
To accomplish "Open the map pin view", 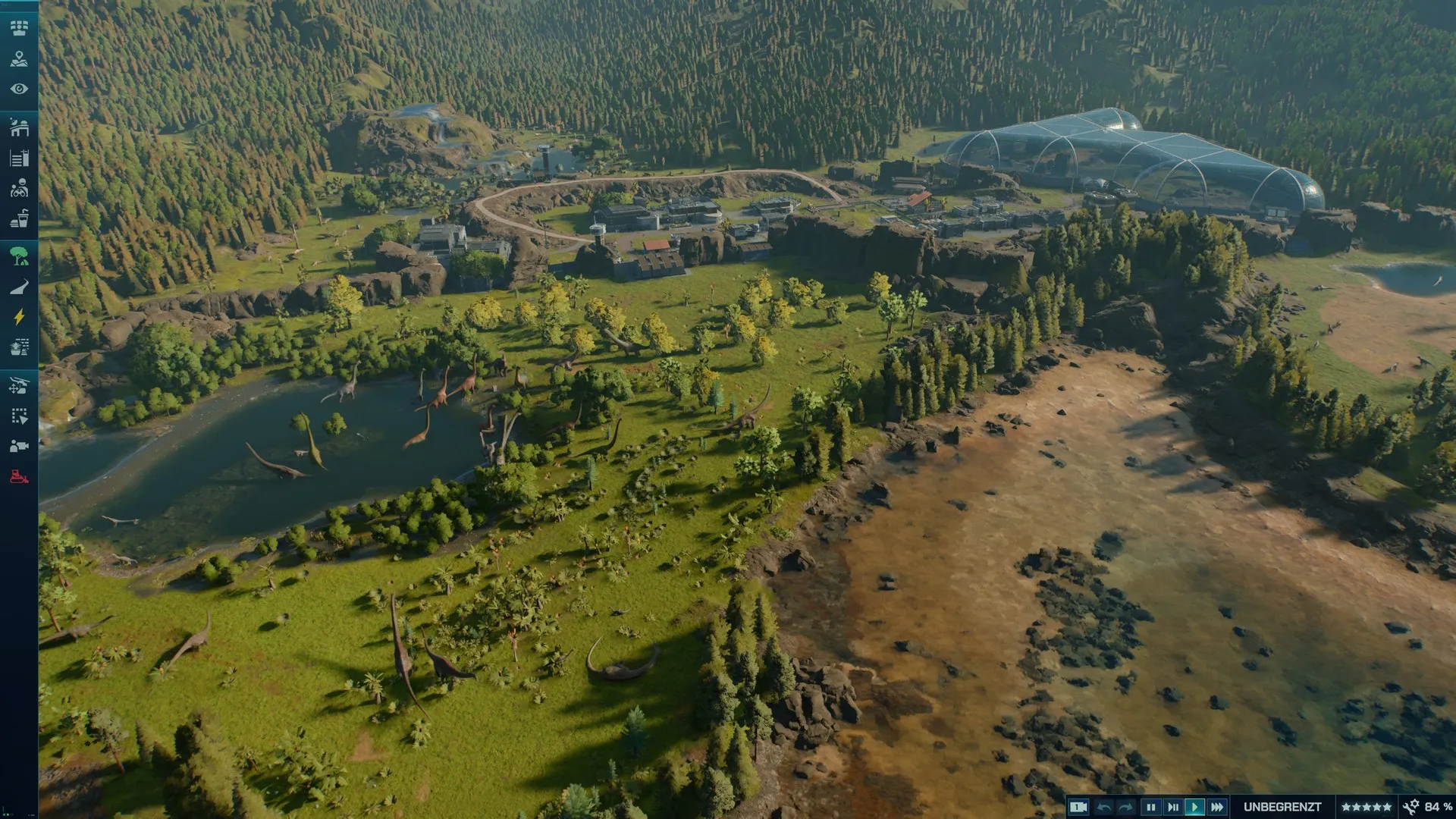I will pyautogui.click(x=19, y=58).
